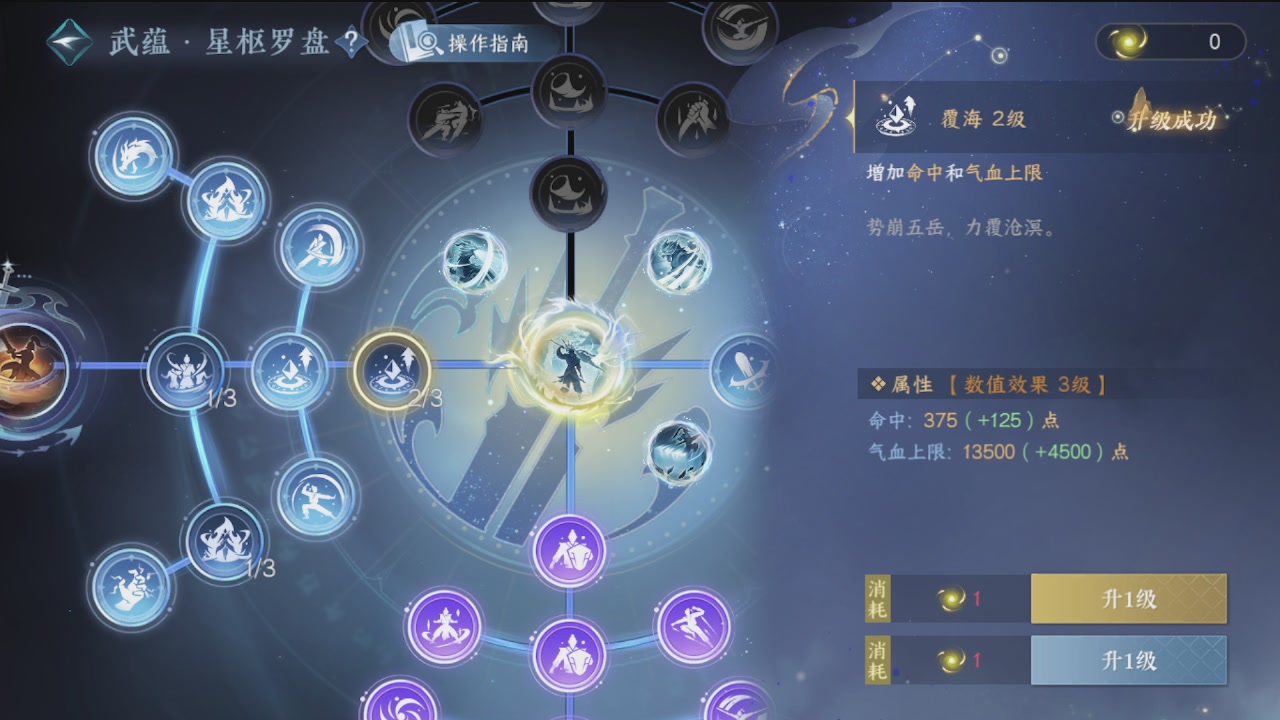Click the lower 升1级 upgrade button
The height and width of the screenshot is (720, 1280).
(x=1128, y=660)
